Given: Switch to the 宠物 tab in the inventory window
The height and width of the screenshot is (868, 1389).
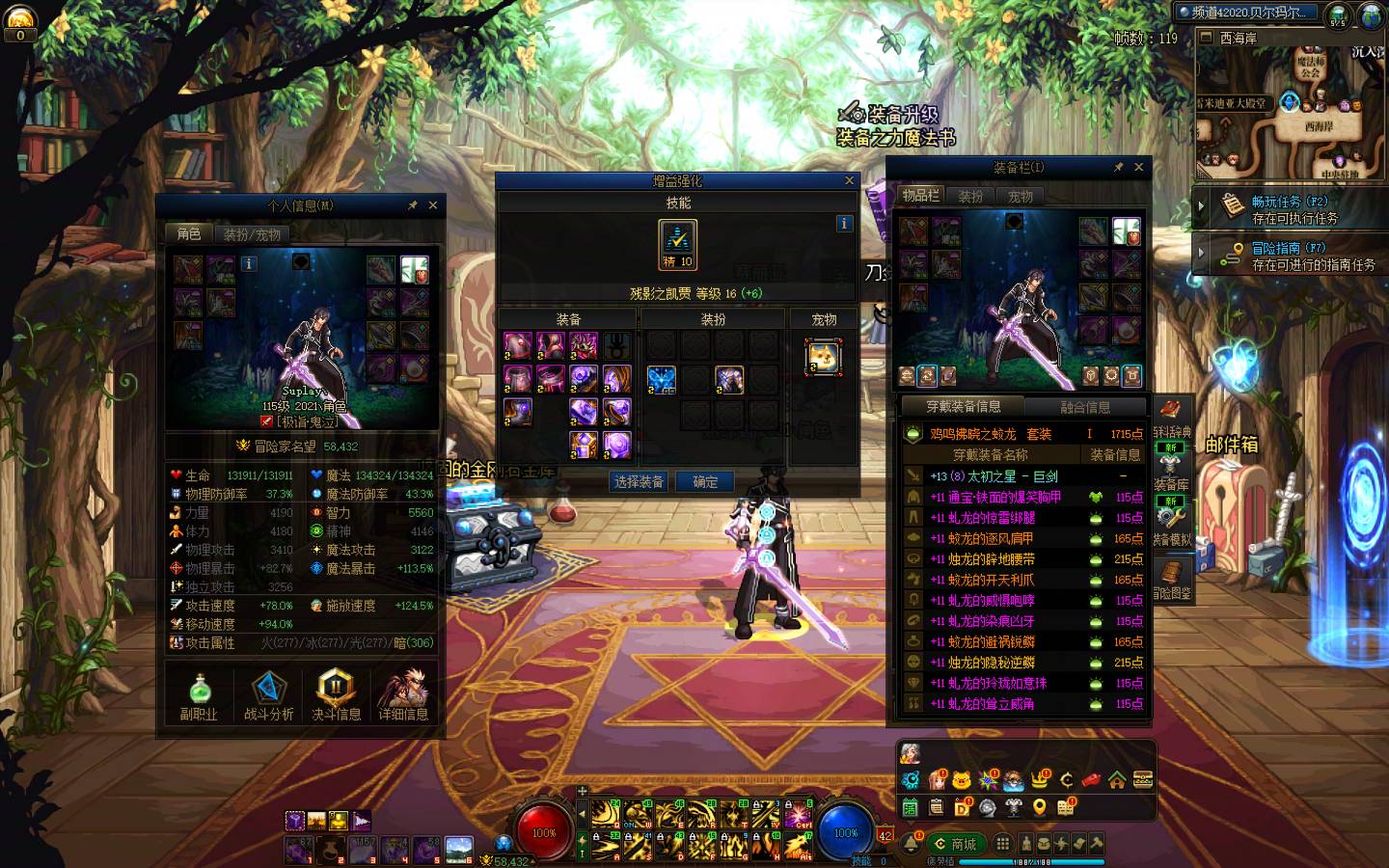Looking at the screenshot, I should tap(1020, 196).
